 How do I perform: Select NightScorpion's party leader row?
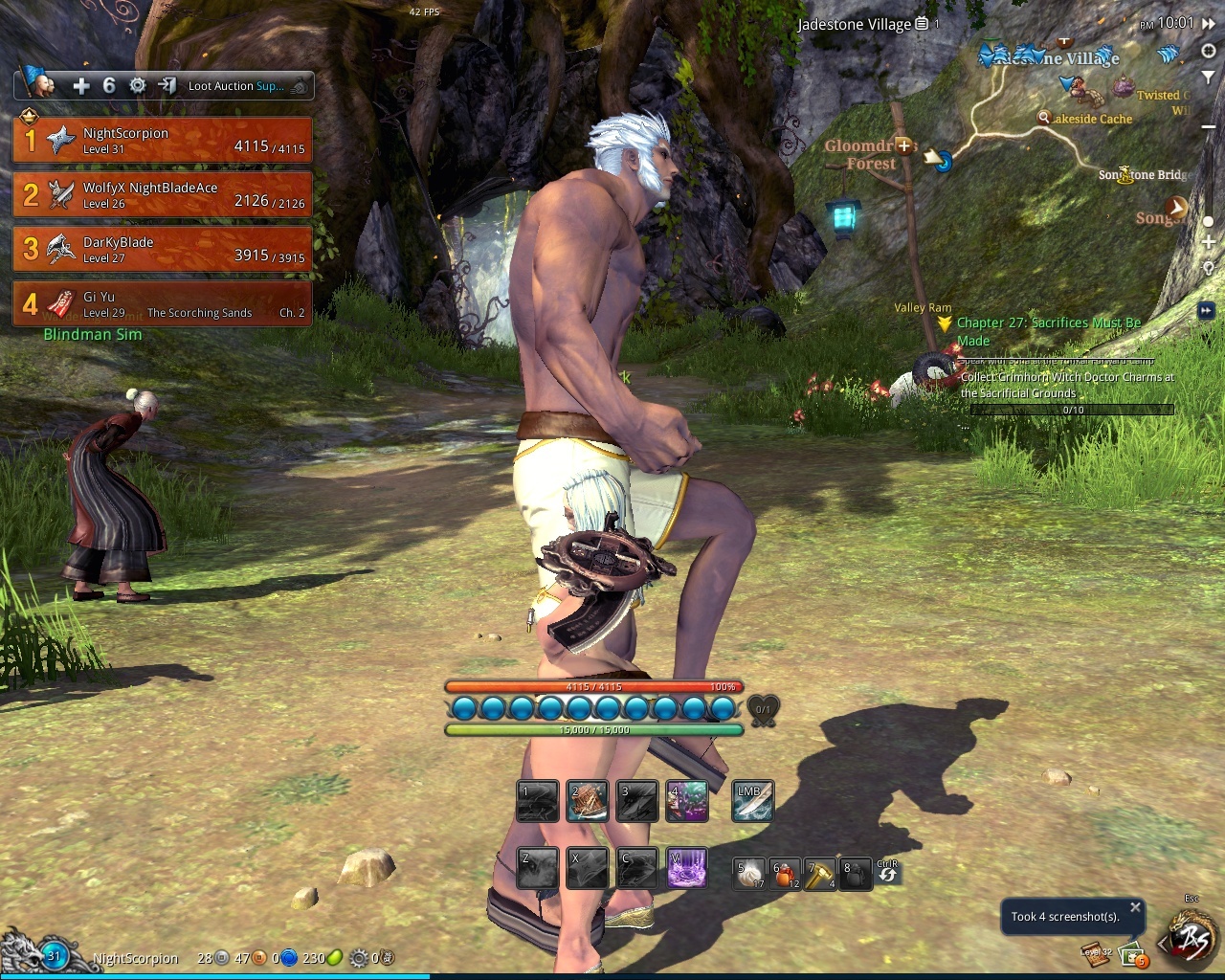click(x=162, y=140)
